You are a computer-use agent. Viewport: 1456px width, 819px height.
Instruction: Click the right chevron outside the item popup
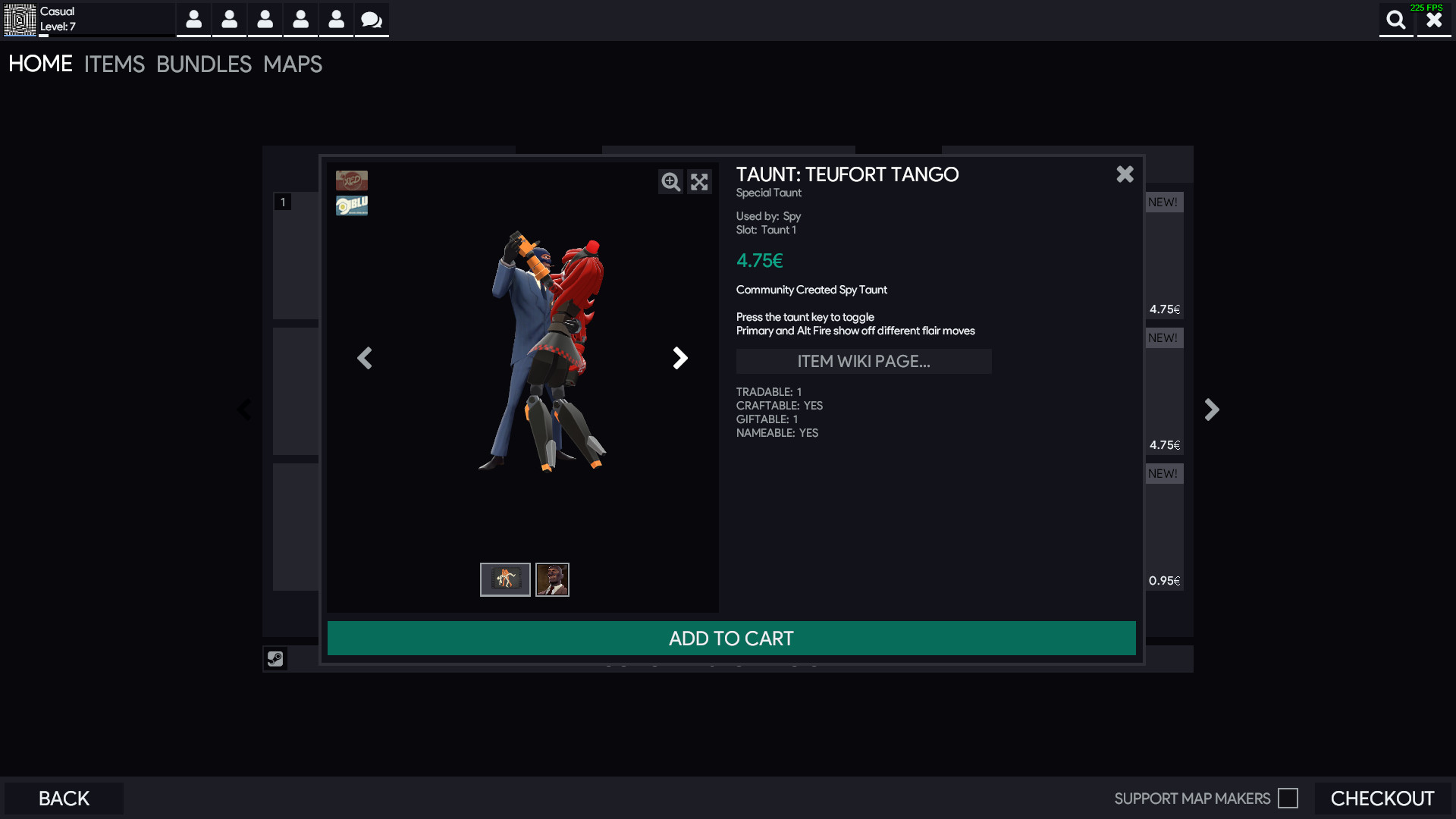pyautogui.click(x=1211, y=409)
